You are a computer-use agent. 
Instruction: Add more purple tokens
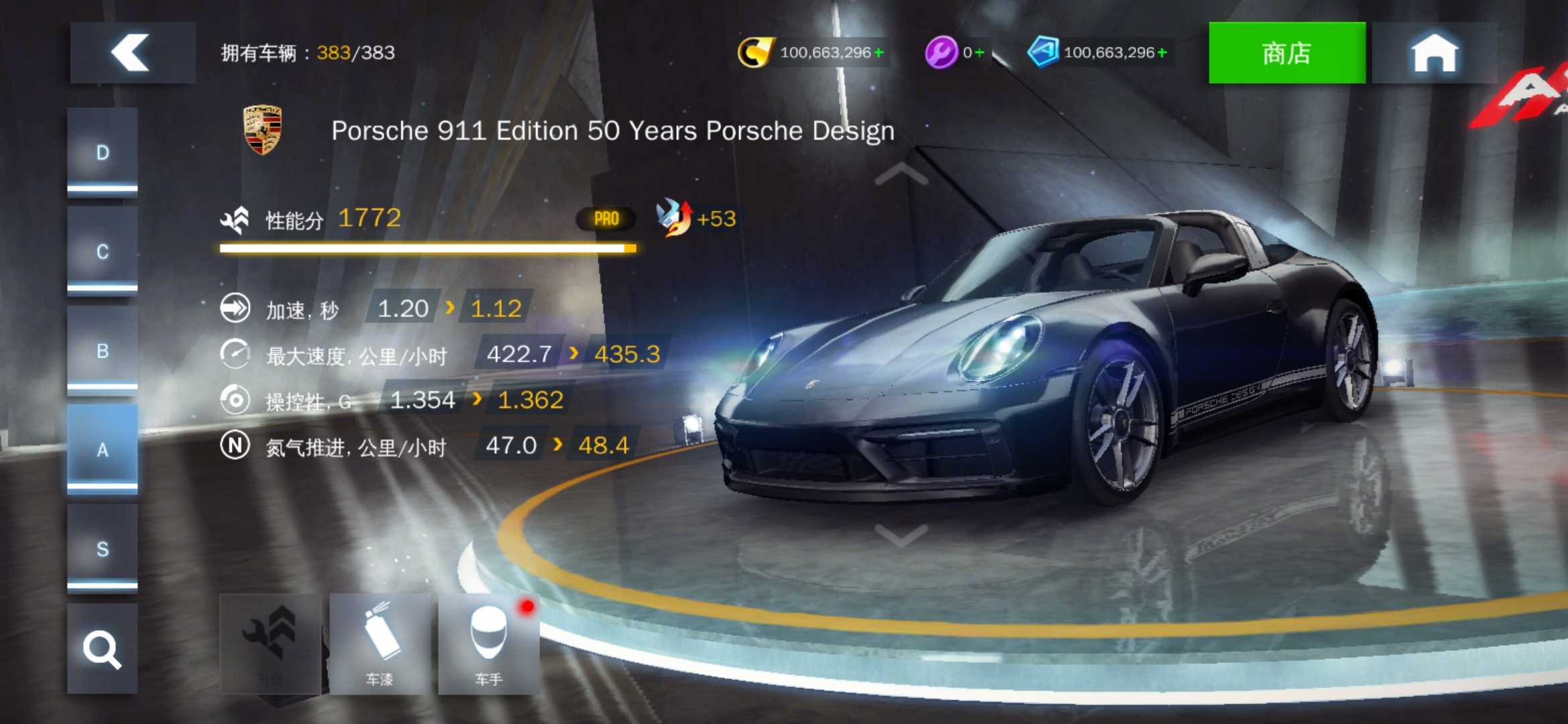[980, 52]
